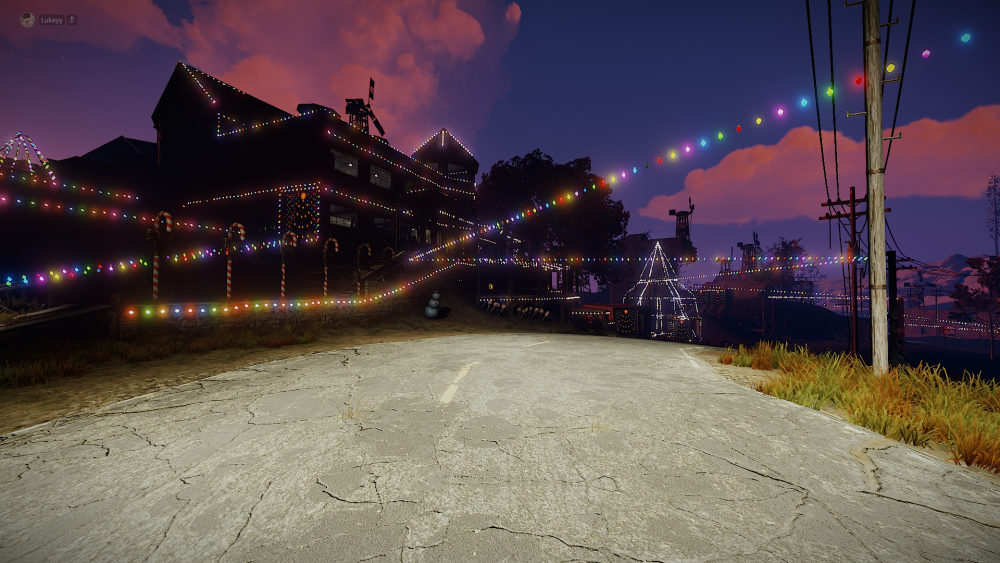
Task: Open the Lukeyy username tag
Action: pyautogui.click(x=51, y=20)
